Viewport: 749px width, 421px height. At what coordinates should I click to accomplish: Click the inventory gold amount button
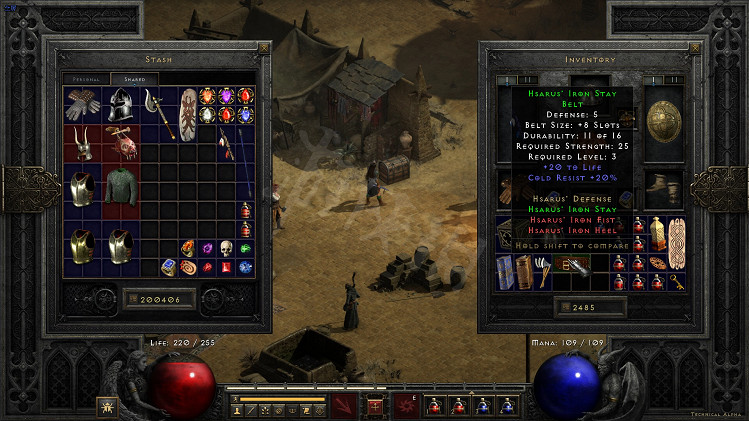point(585,305)
